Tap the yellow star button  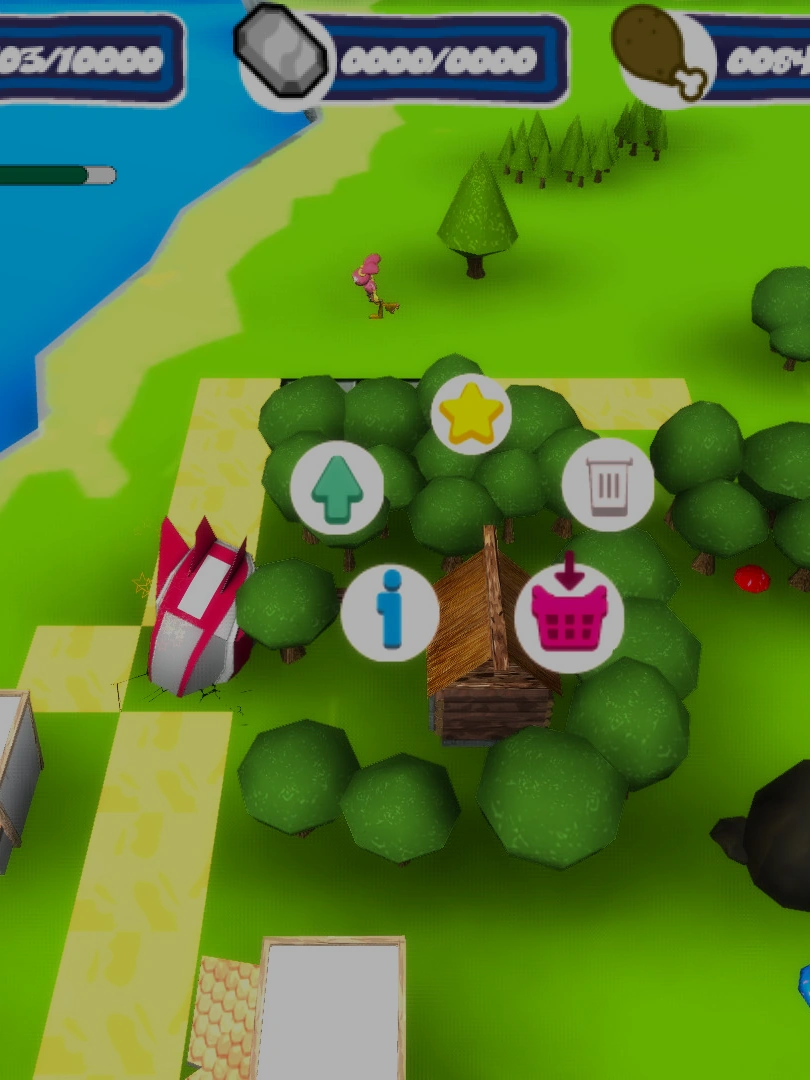471,414
